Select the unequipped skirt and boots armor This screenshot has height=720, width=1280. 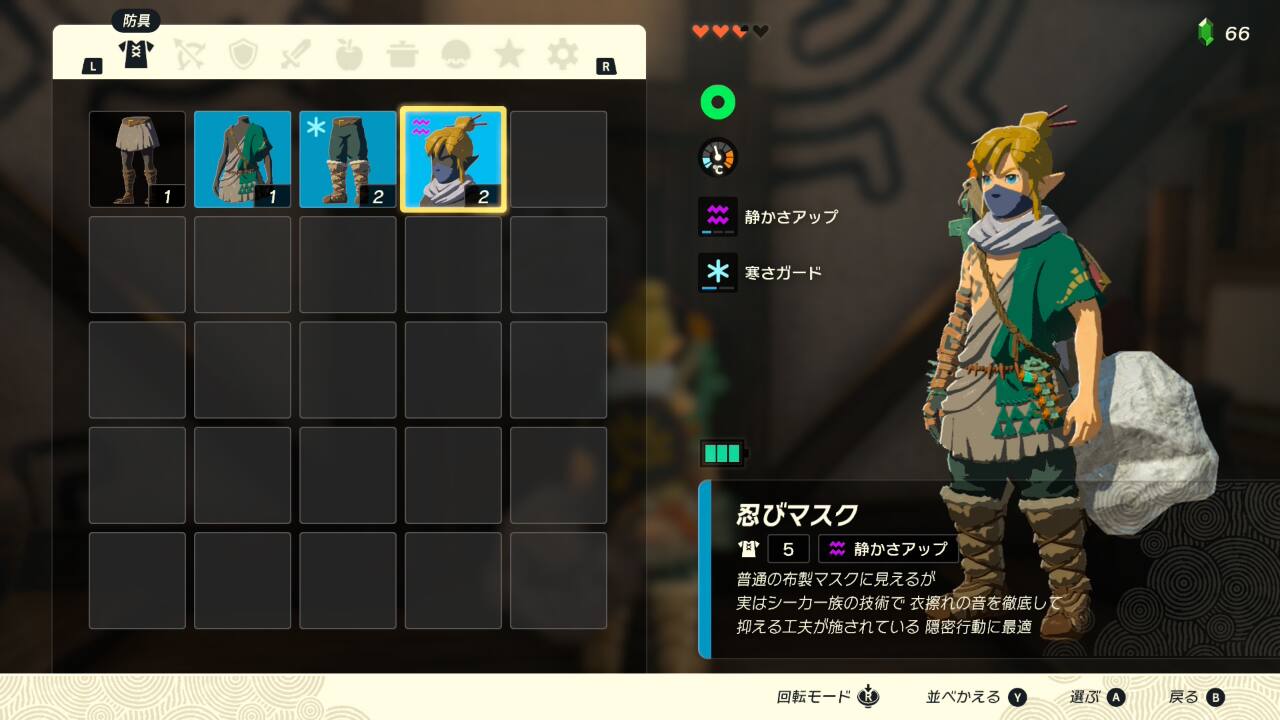point(137,159)
